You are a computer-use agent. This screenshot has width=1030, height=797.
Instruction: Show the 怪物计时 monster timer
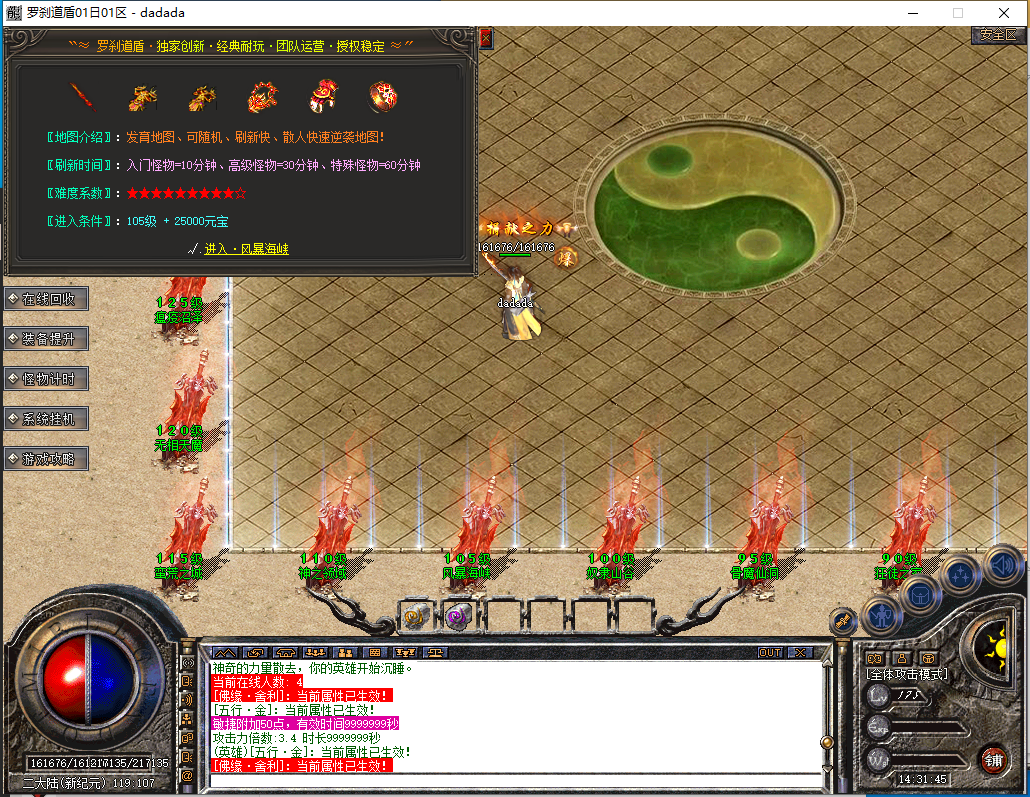(x=47, y=379)
